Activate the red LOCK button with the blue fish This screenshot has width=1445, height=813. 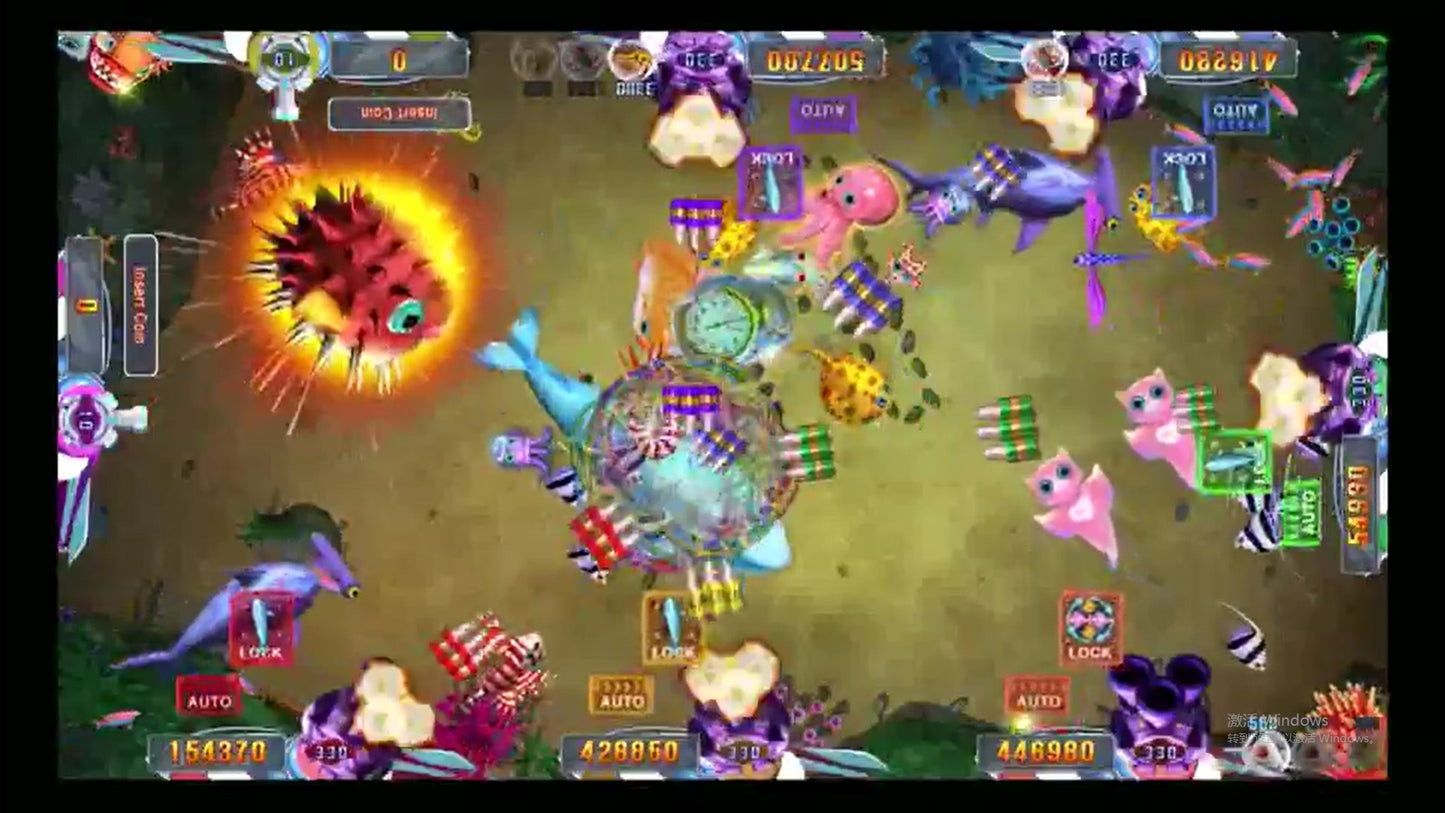pyautogui.click(x=262, y=629)
